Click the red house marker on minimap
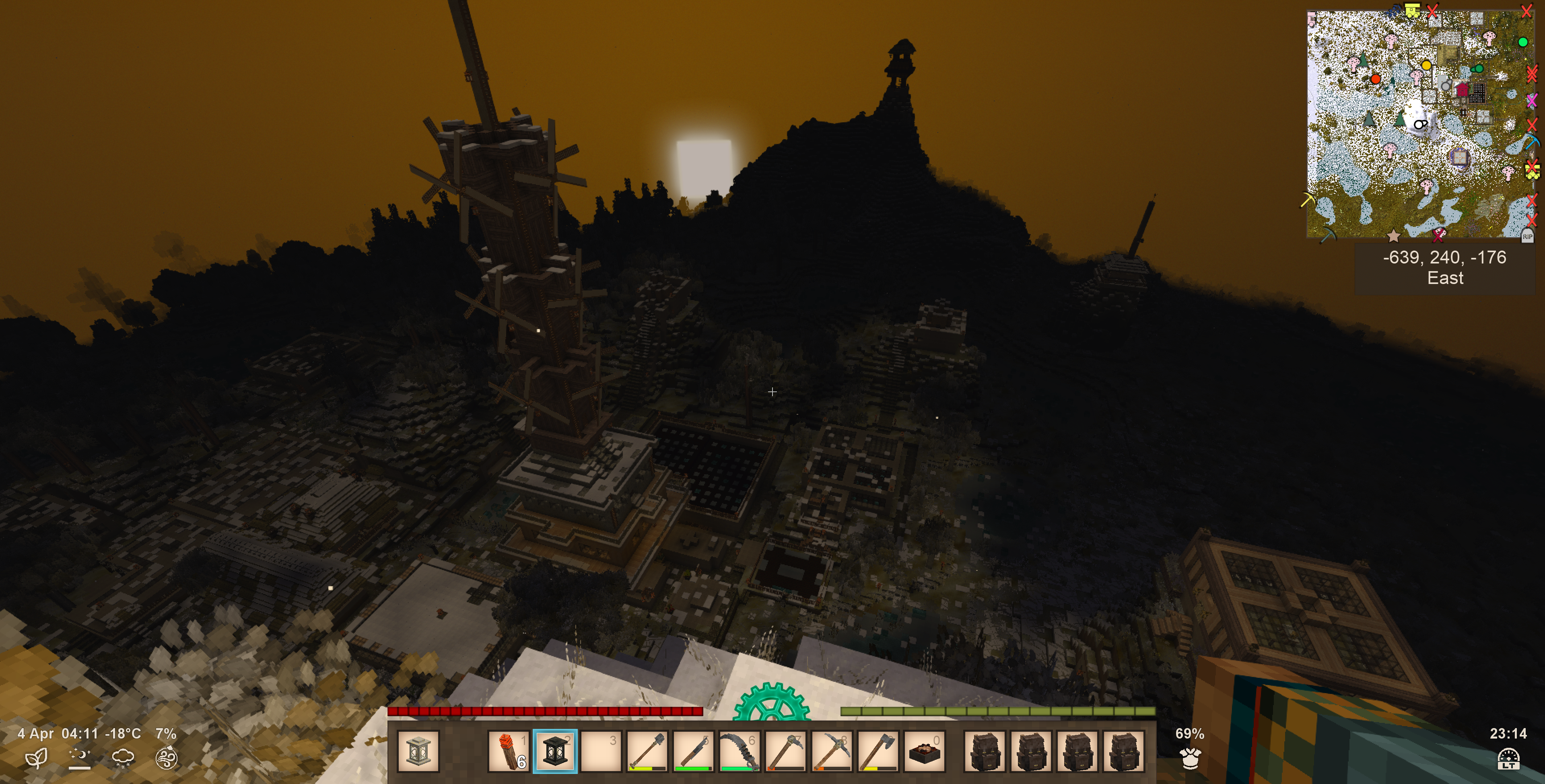This screenshot has height=784, width=1545. (1462, 90)
